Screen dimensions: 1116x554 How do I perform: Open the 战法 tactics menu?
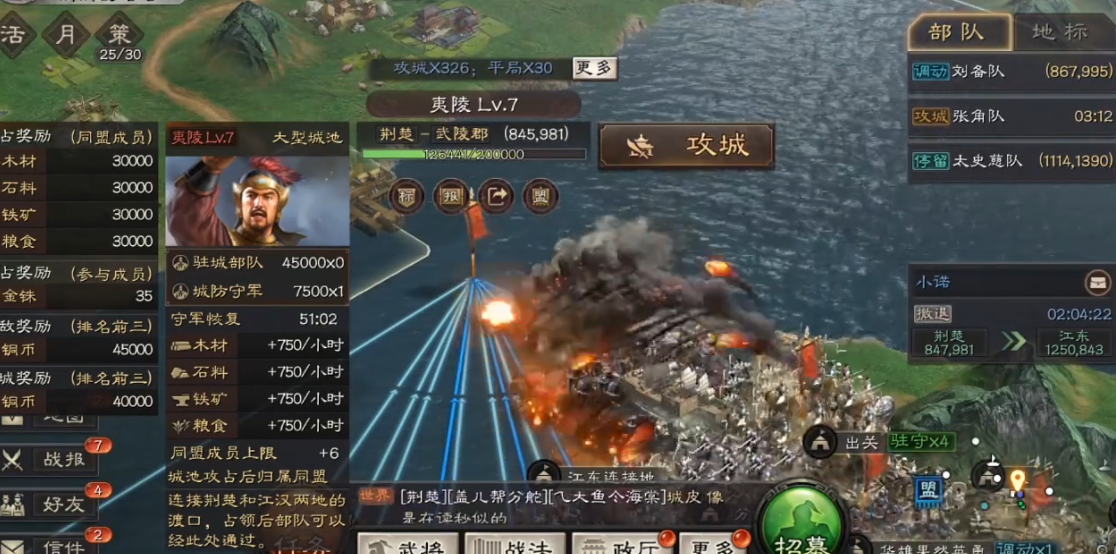click(512, 543)
